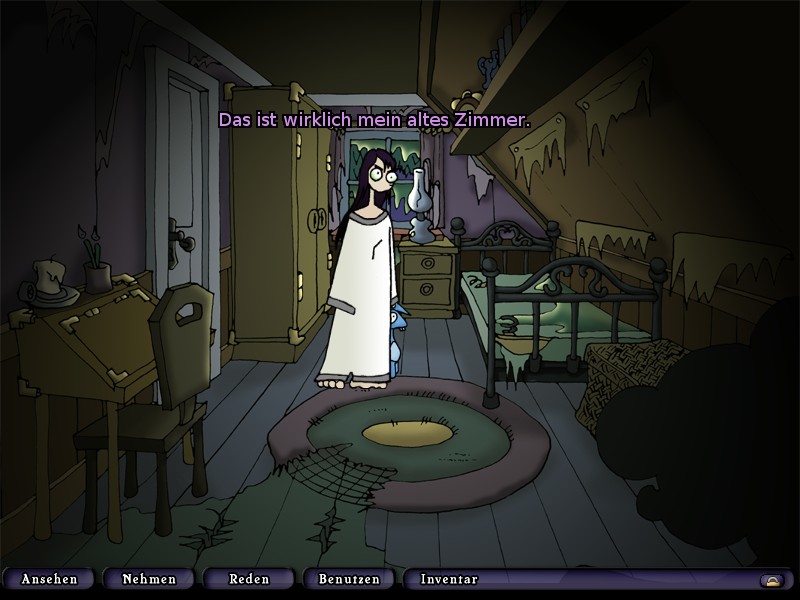Screen dimensions: 800x600
Task: Select the Ansehen (look) verb
Action: tap(47, 579)
